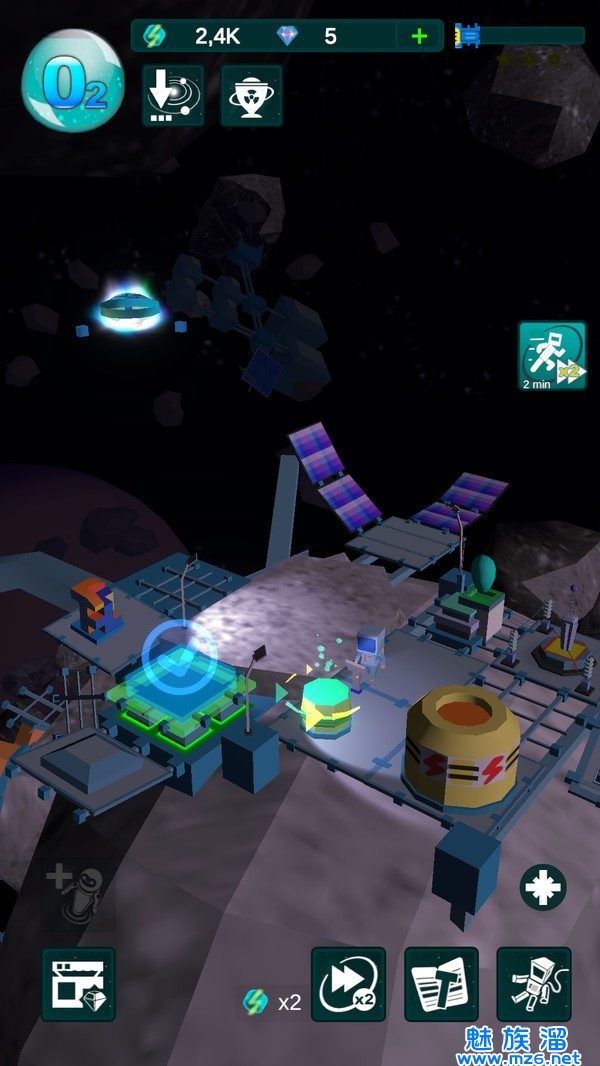Screen dimensions: 600x1066
Task: Open the trophy achievements button
Action: click(x=251, y=96)
